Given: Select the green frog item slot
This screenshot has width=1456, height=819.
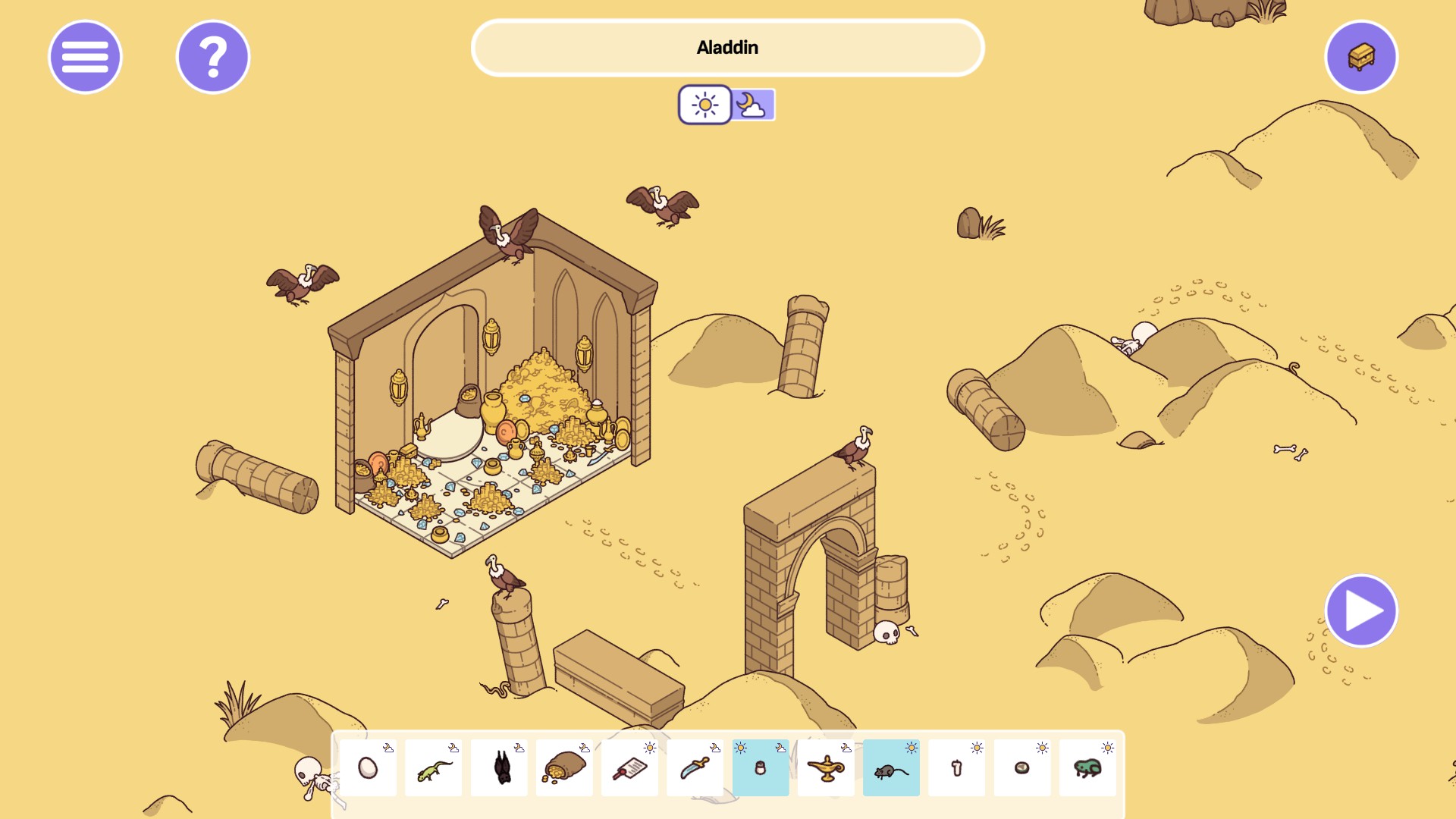Looking at the screenshot, I should click(1087, 768).
